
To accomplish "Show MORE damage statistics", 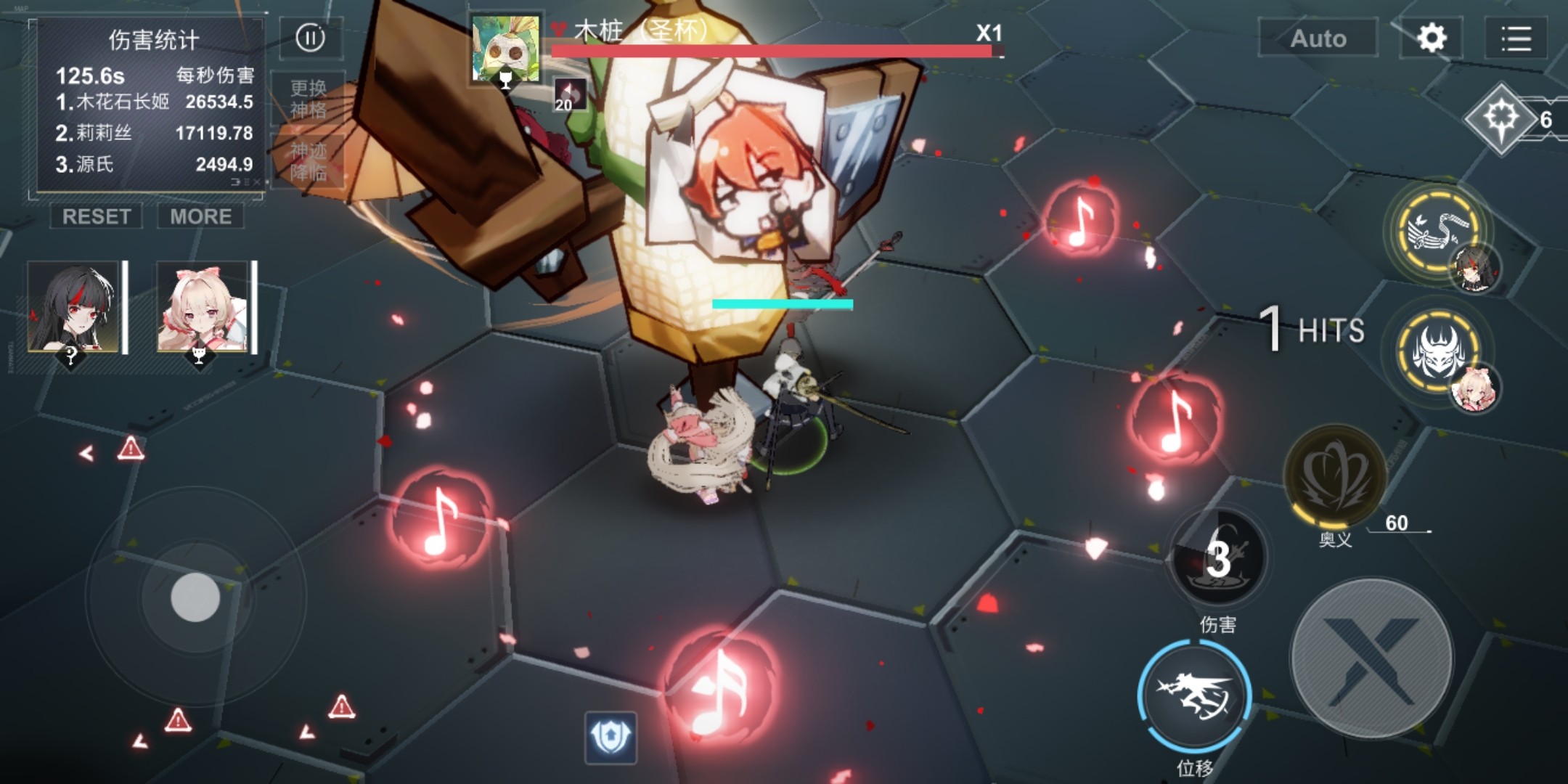I will coord(201,216).
